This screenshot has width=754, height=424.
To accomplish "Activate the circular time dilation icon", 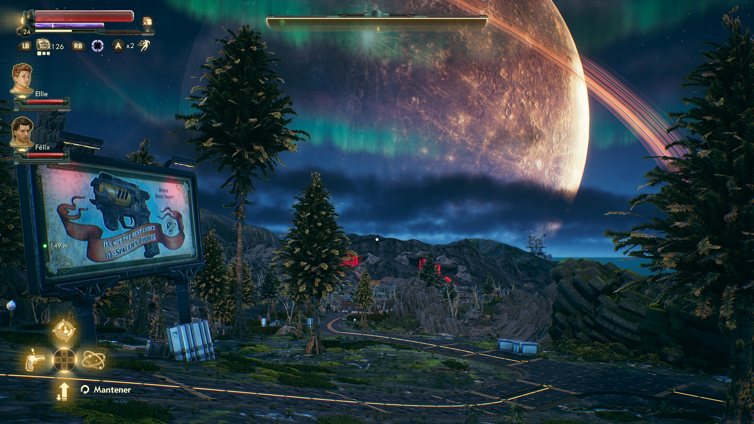I will point(97,45).
